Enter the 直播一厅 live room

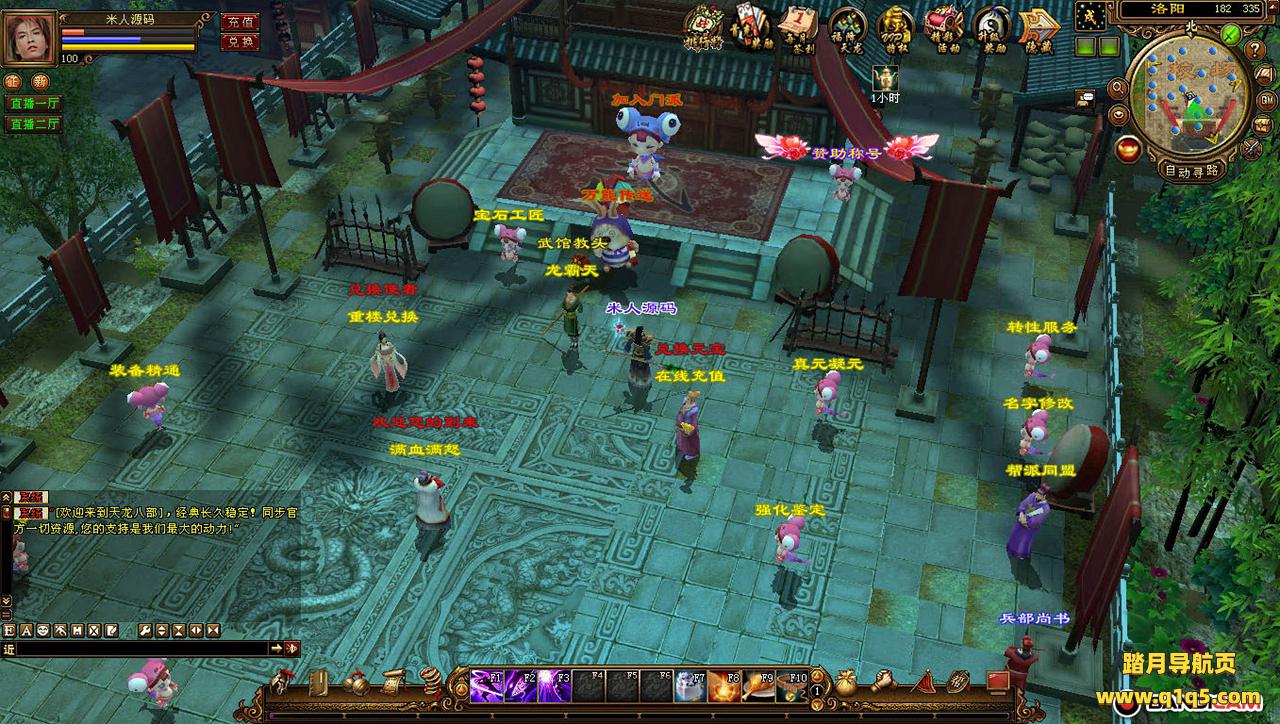click(34, 103)
